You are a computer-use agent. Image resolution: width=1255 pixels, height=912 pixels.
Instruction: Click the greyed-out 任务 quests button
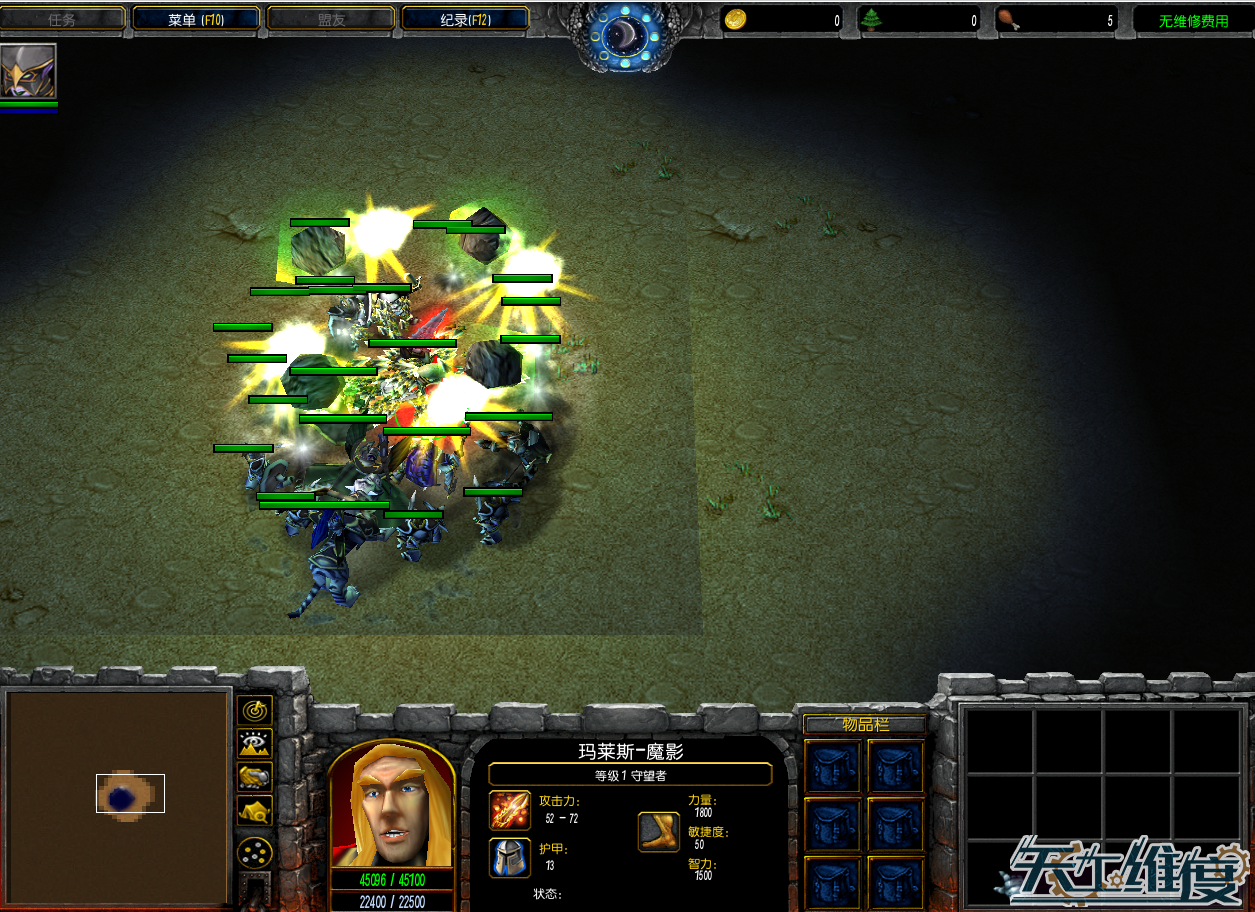(x=62, y=19)
